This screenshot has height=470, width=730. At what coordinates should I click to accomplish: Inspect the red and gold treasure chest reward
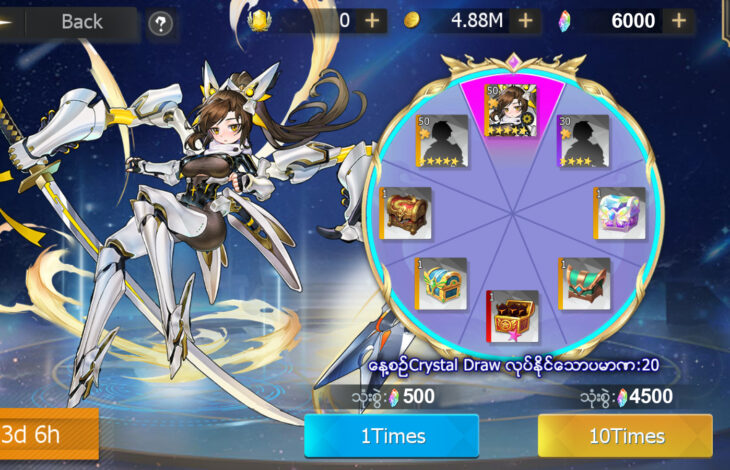point(407,213)
